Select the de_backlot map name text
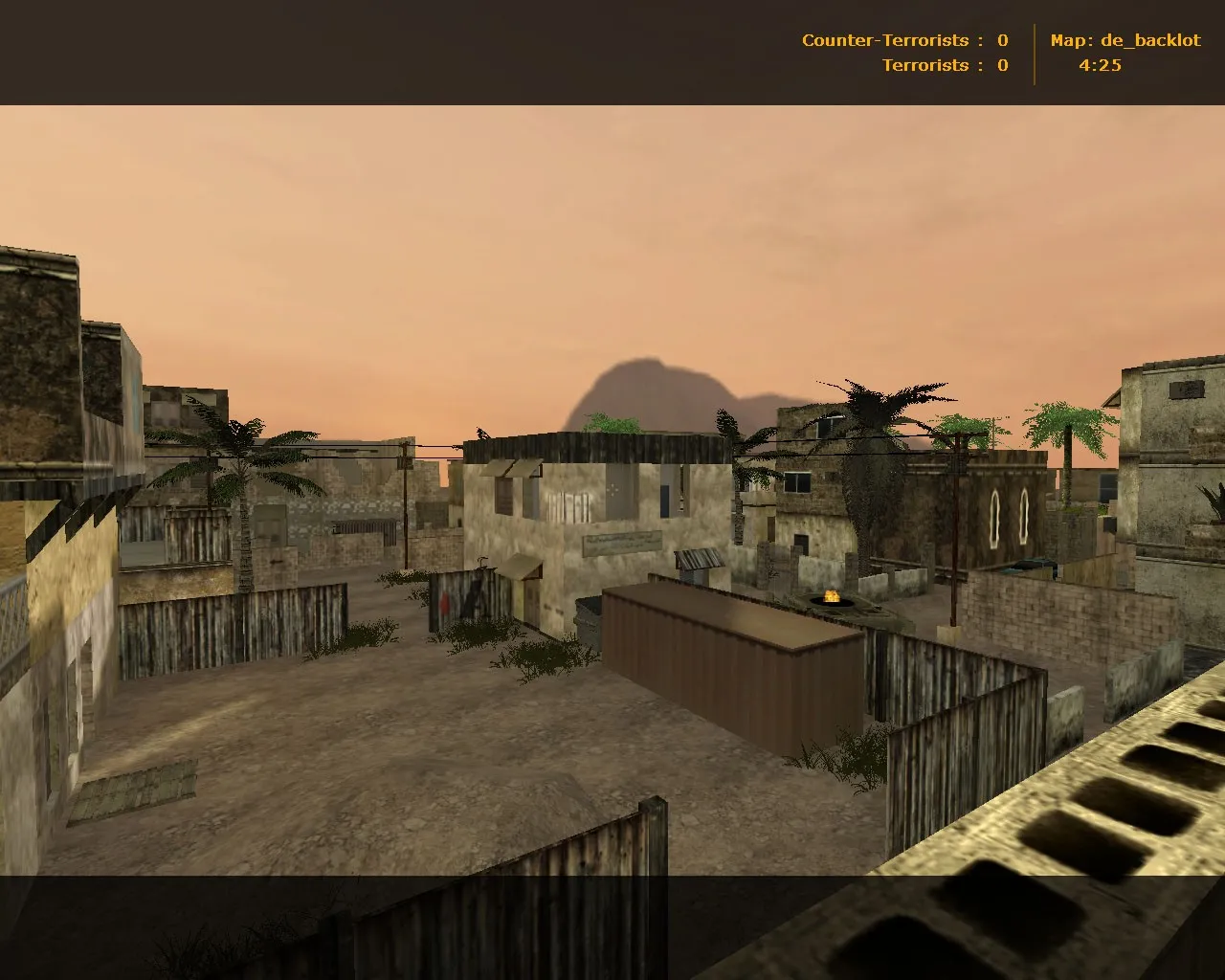 pyautogui.click(x=1149, y=40)
